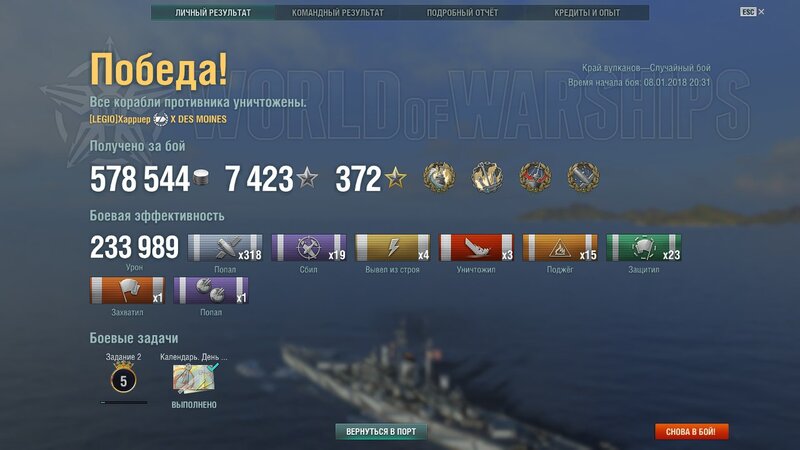Open the Подробный отчёт tab
The height and width of the screenshot is (450, 800).
461,13
